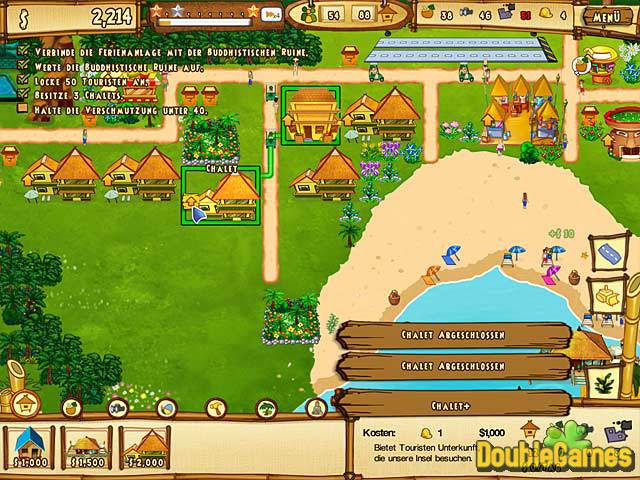640x480 pixels.
Task: Open the tree decoration category
Action: [265, 407]
